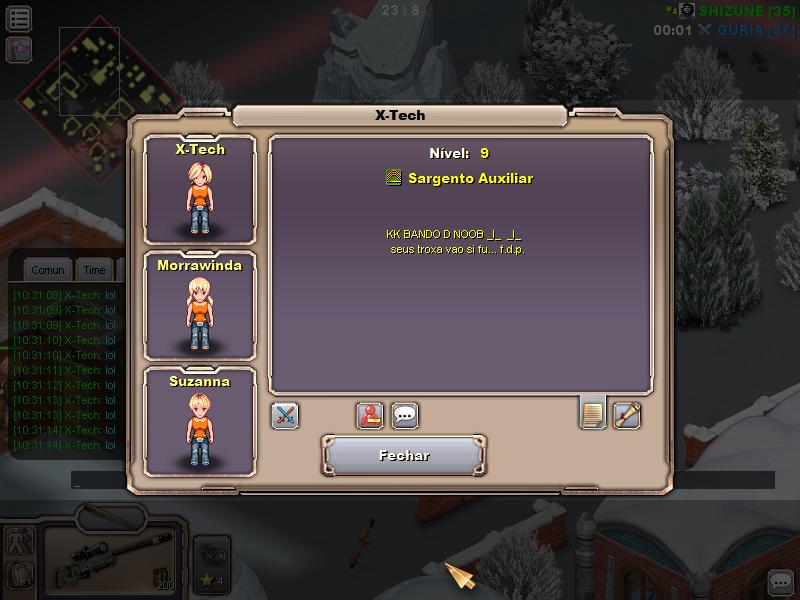Screen dimensions: 800x600
Task: Open chat with the speech bubble button
Action: pyautogui.click(x=780, y=581)
